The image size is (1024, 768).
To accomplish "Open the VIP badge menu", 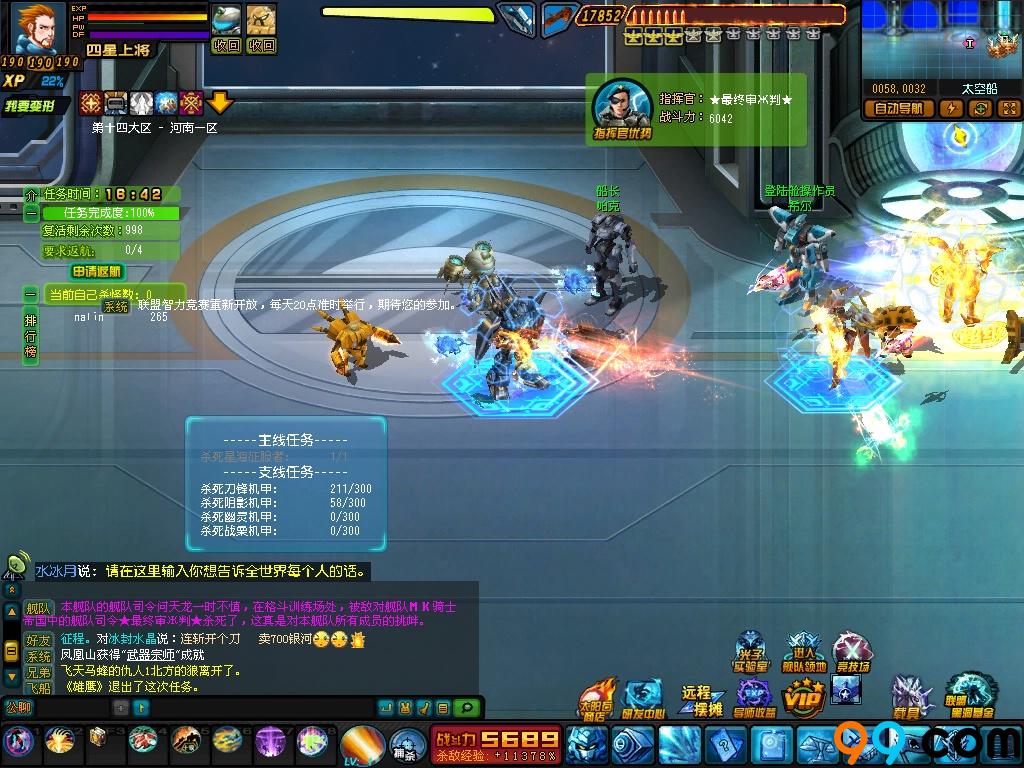I will coord(803,694).
